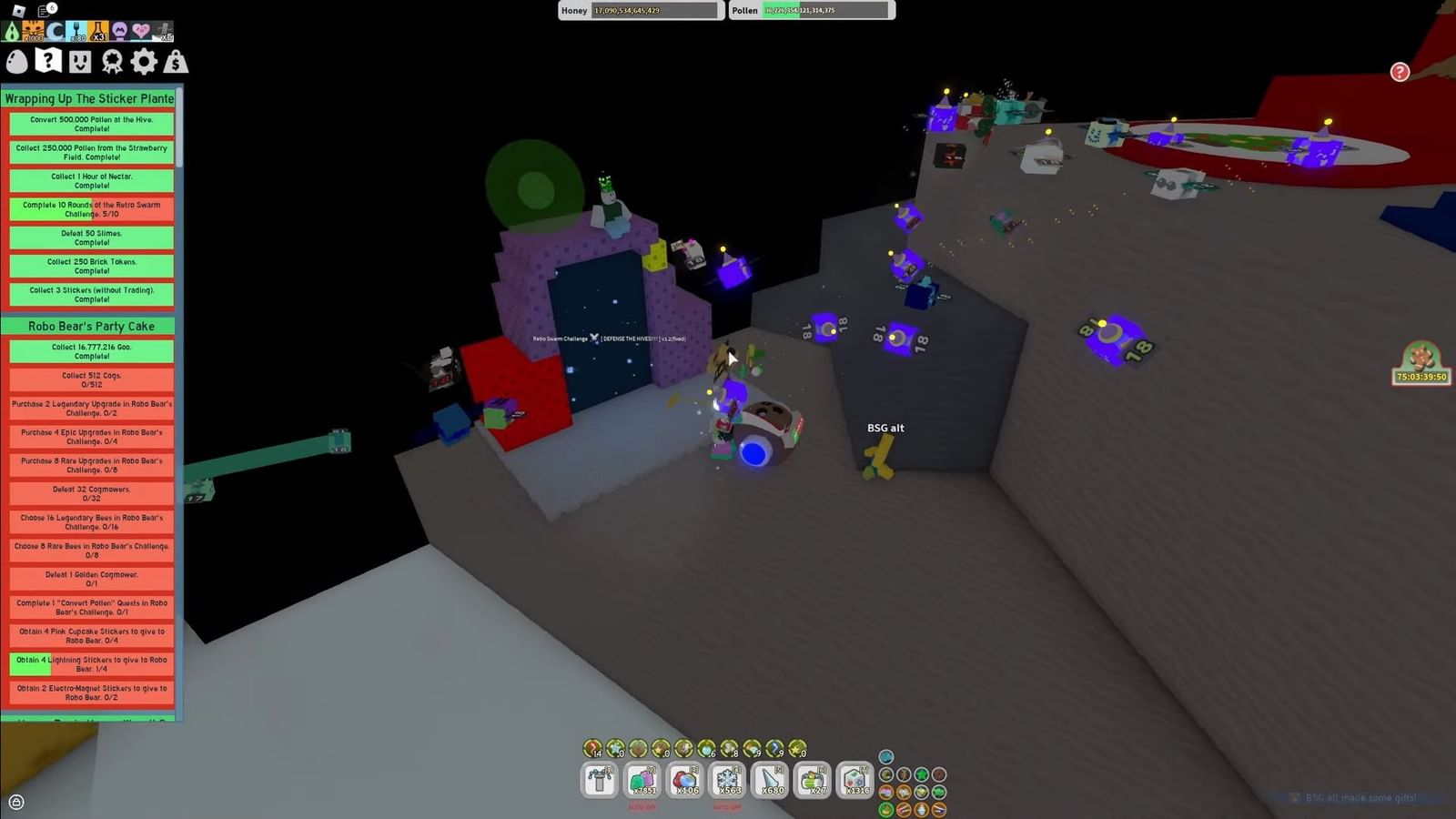View badges with the ribbon icon
This screenshot has height=819, width=1456.
(x=111, y=60)
